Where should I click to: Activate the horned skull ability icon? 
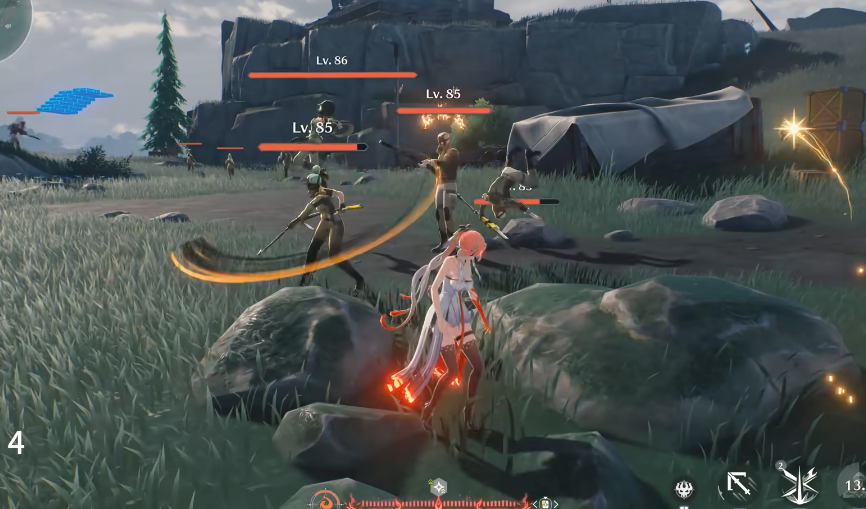685,489
